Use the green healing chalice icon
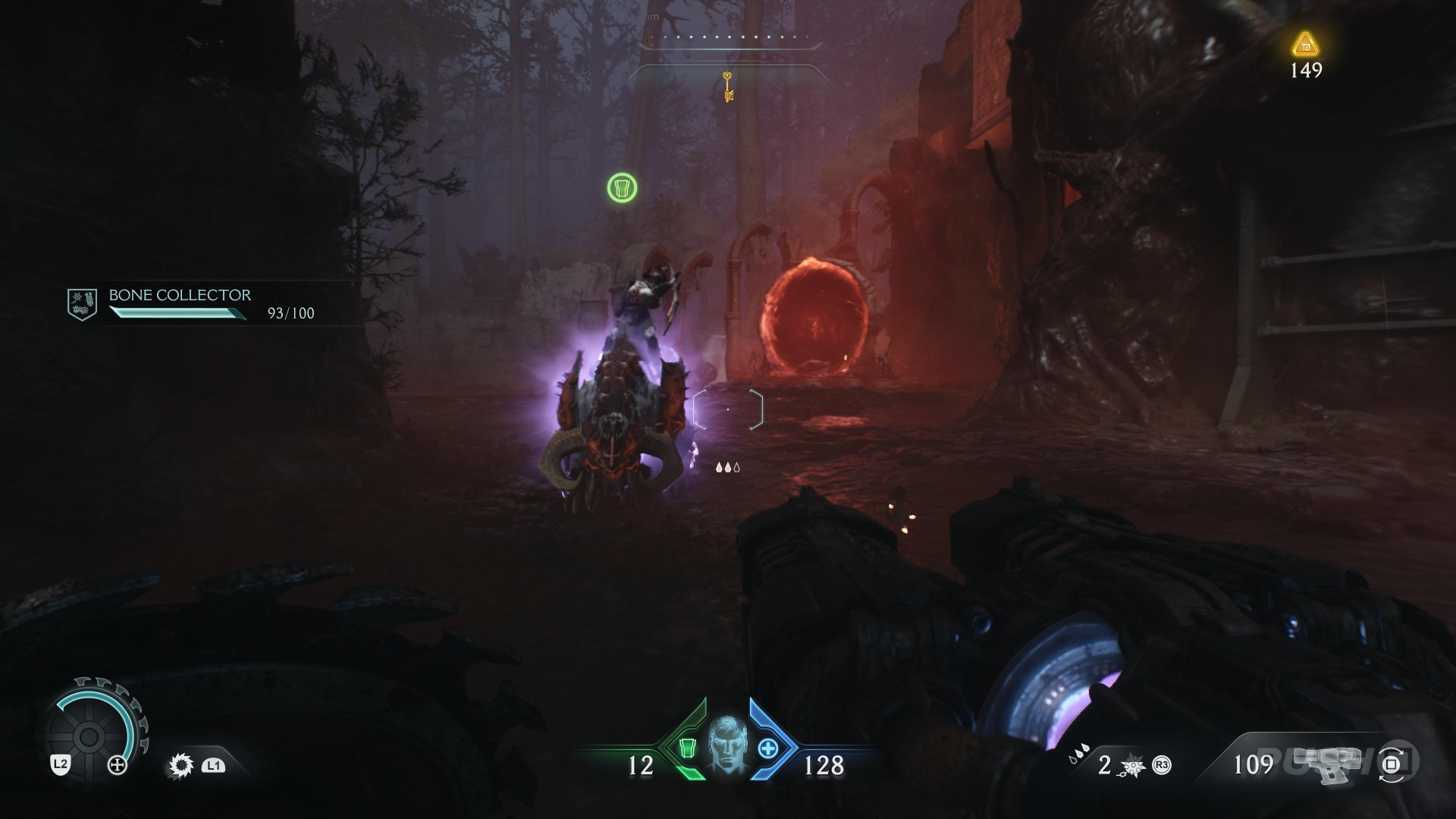 (x=687, y=748)
